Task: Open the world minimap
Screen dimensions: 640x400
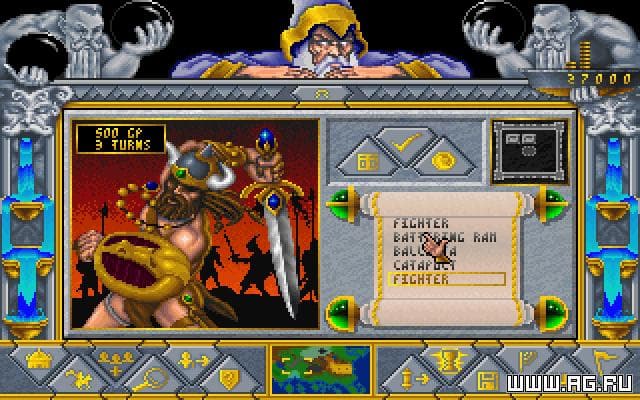Action: [317, 367]
